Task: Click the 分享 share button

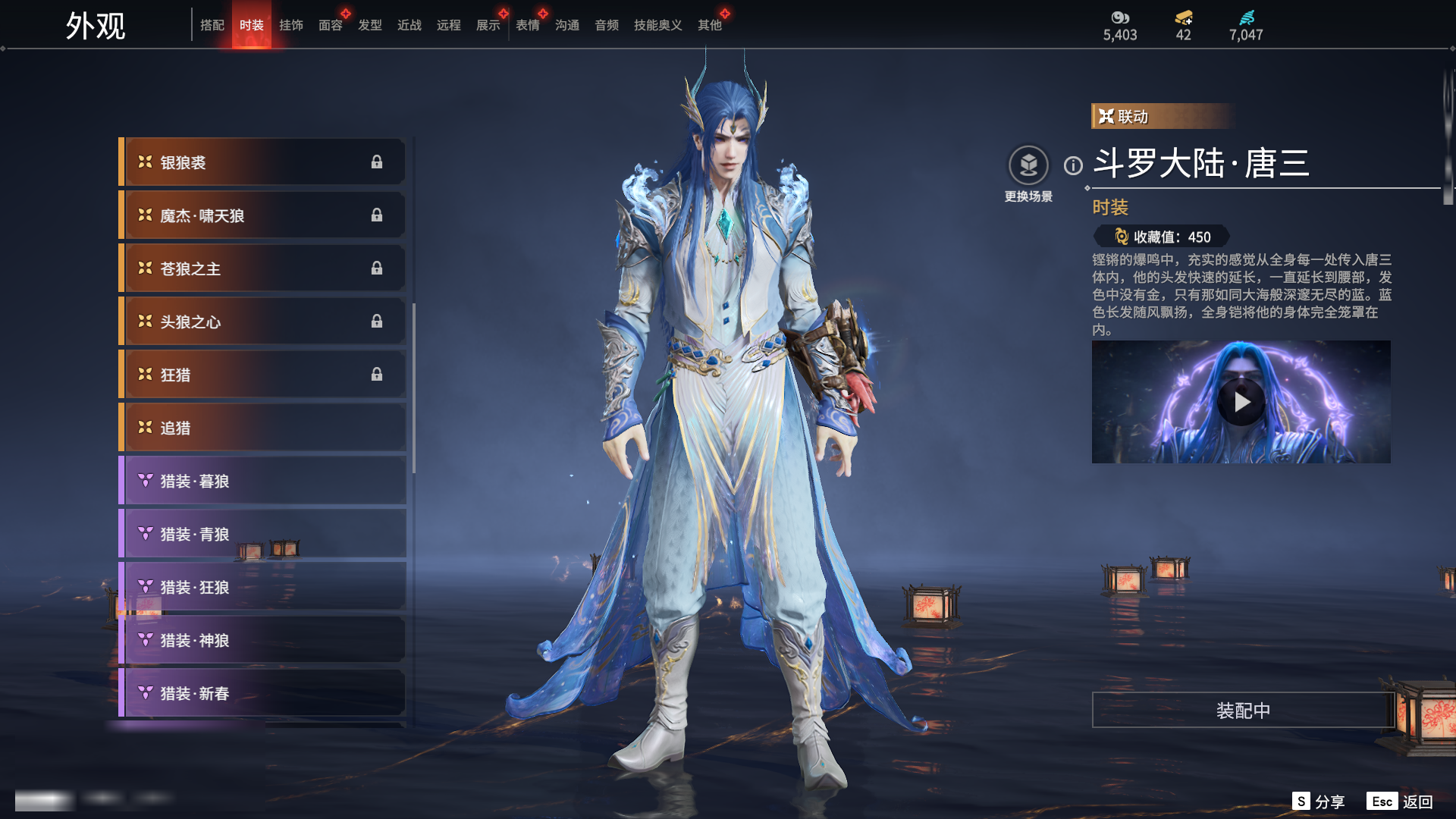Action: (1319, 802)
